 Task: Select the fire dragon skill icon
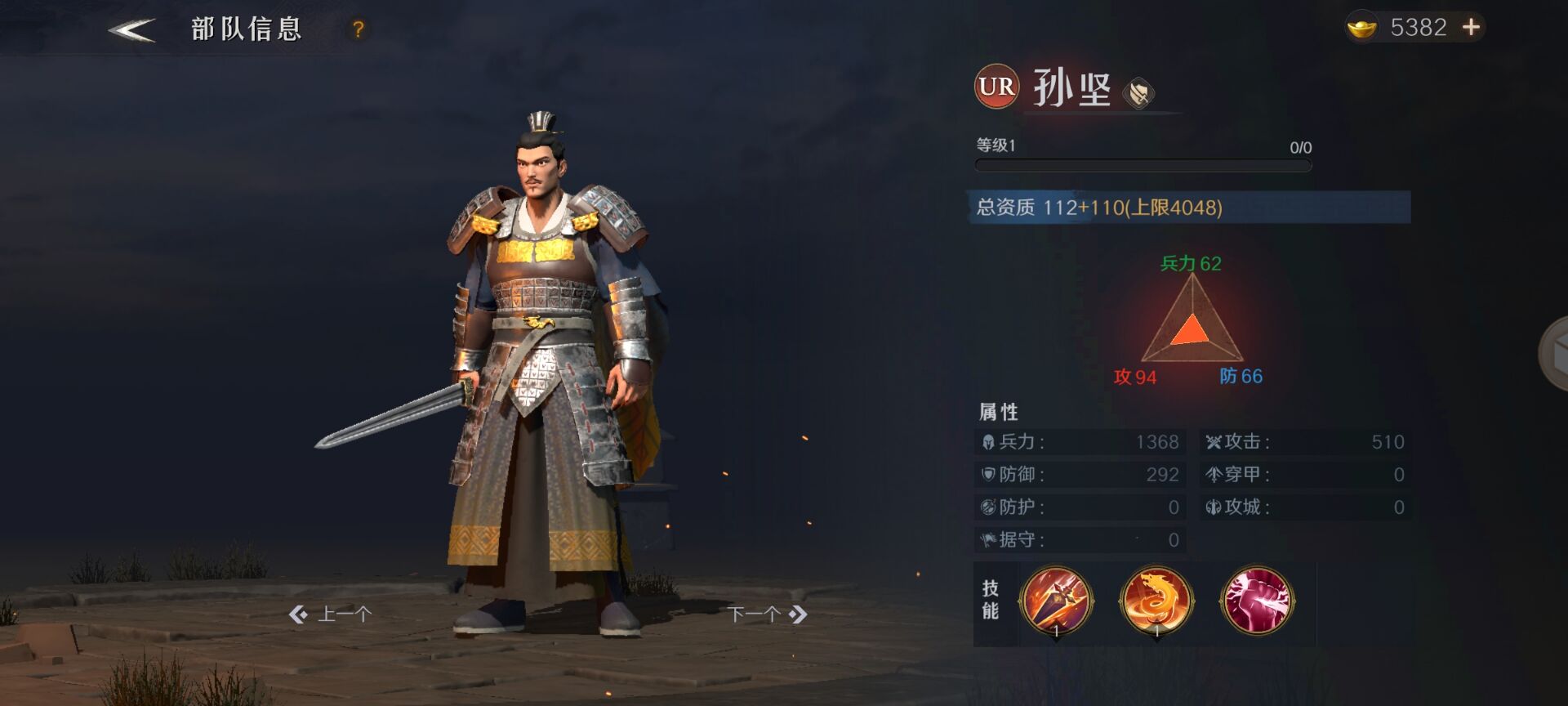1156,601
